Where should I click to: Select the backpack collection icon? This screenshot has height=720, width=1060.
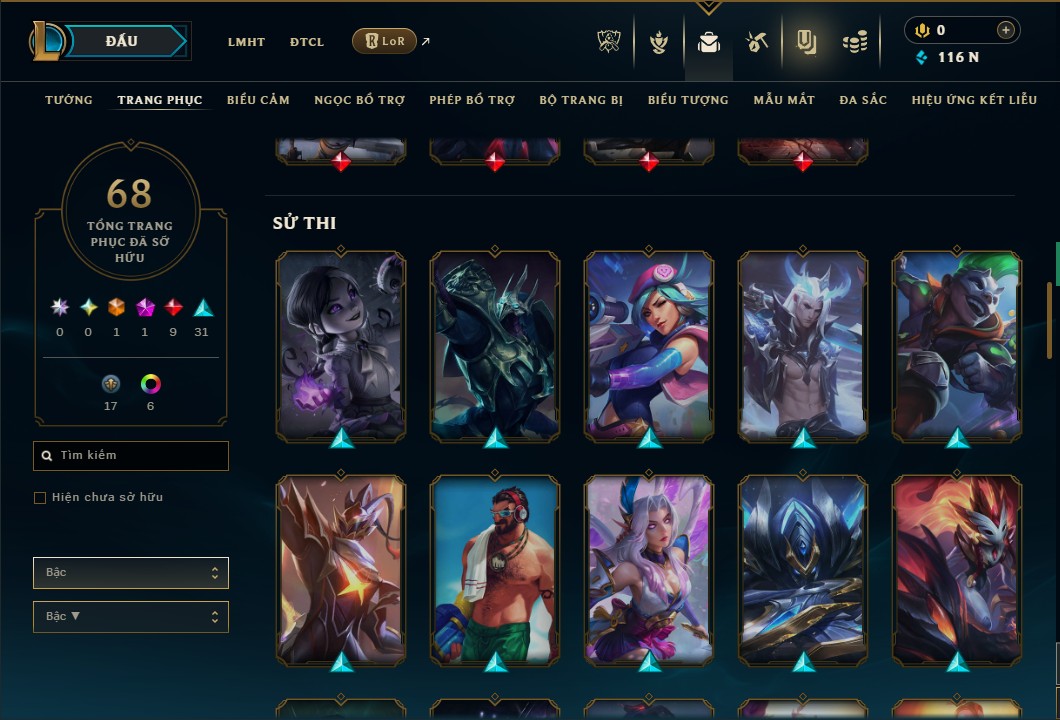[x=709, y=42]
